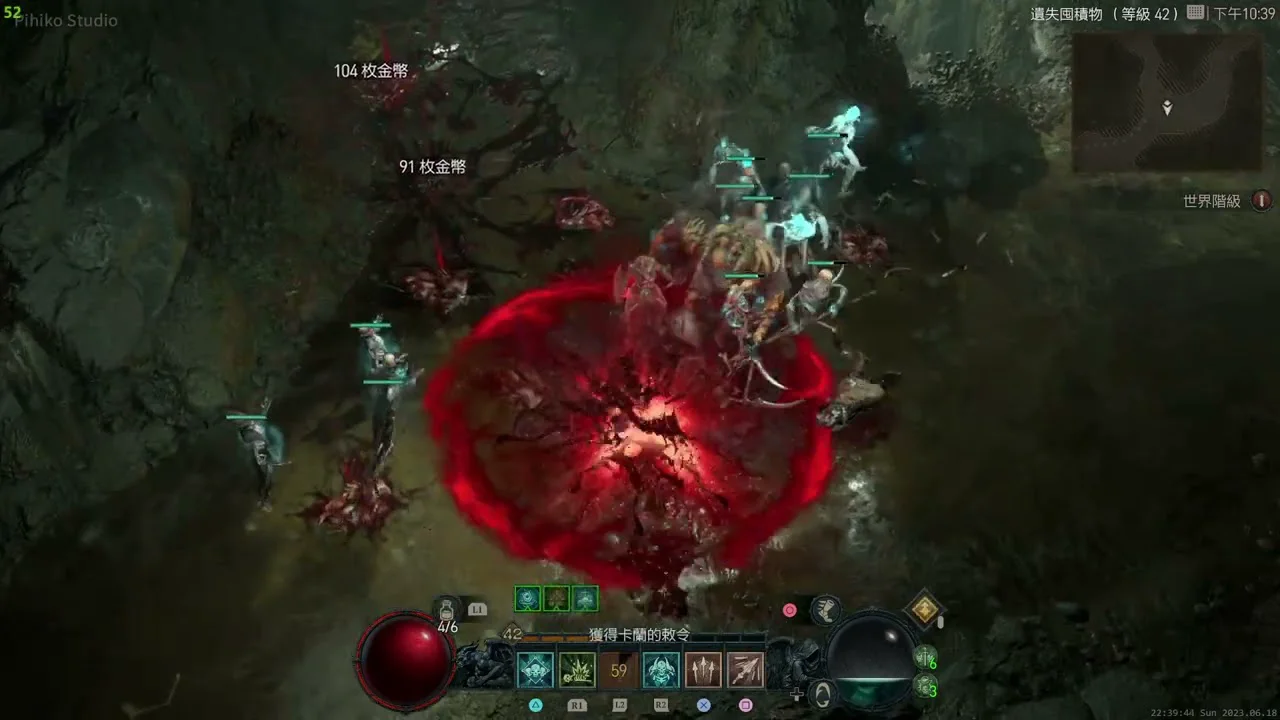Use the healing potion icon
1280x720 pixels.
click(x=447, y=608)
